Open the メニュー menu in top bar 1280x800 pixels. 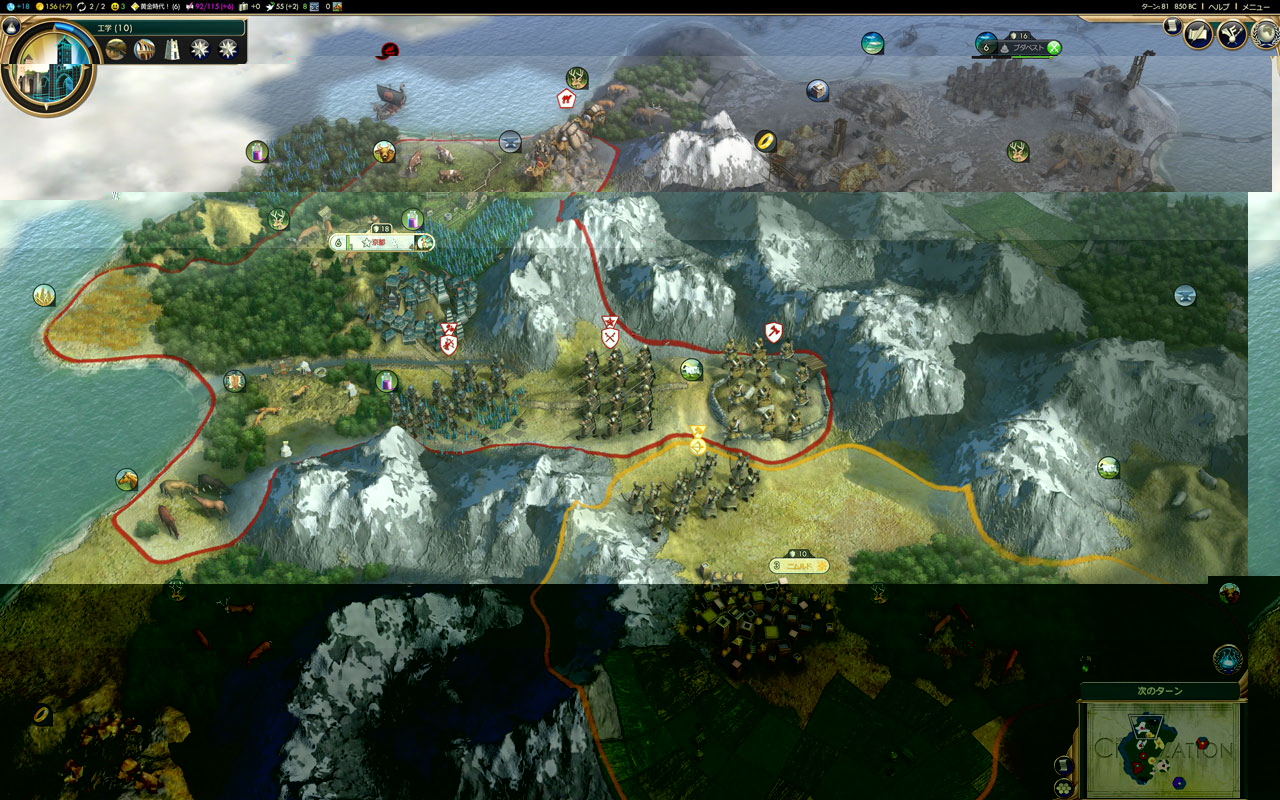pyautogui.click(x=1254, y=6)
